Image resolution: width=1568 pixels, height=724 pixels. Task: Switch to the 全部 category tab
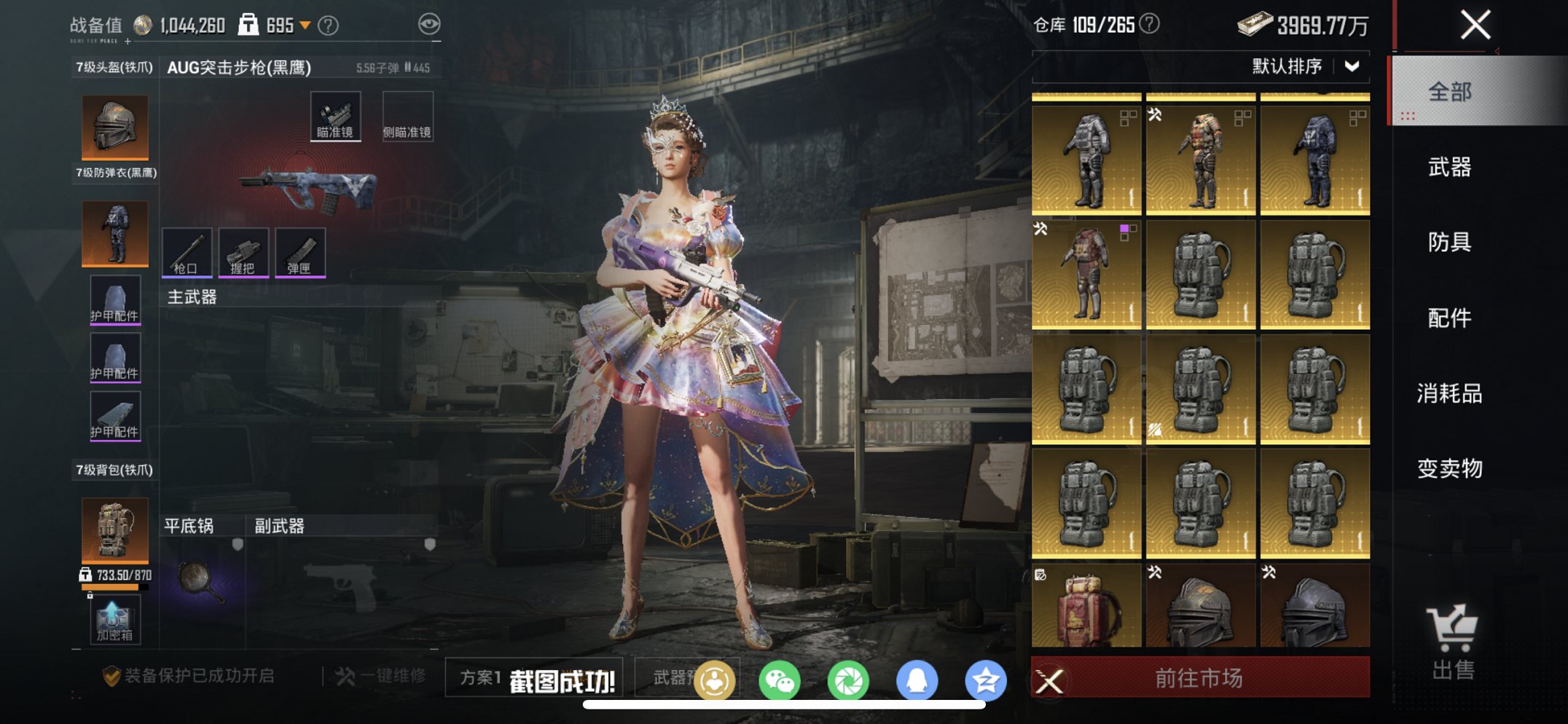(1450, 92)
